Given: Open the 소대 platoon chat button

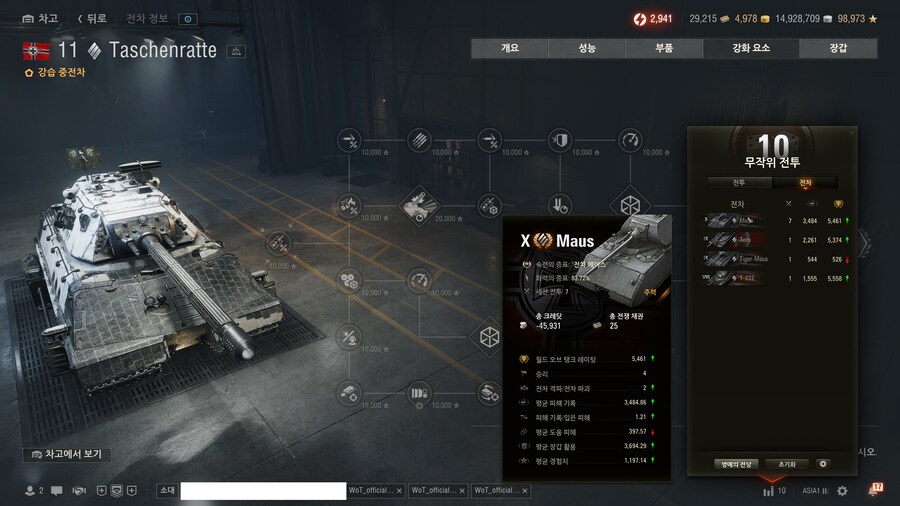Looking at the screenshot, I should coord(167,491).
